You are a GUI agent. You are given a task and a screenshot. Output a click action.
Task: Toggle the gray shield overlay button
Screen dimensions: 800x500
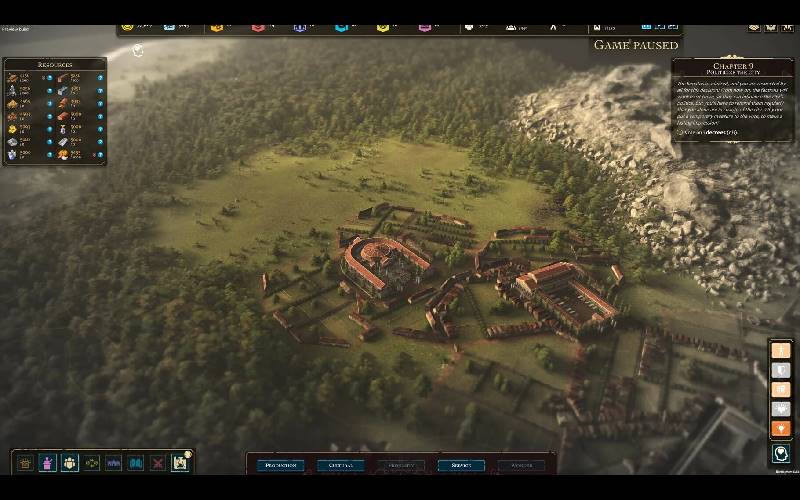[x=781, y=370]
